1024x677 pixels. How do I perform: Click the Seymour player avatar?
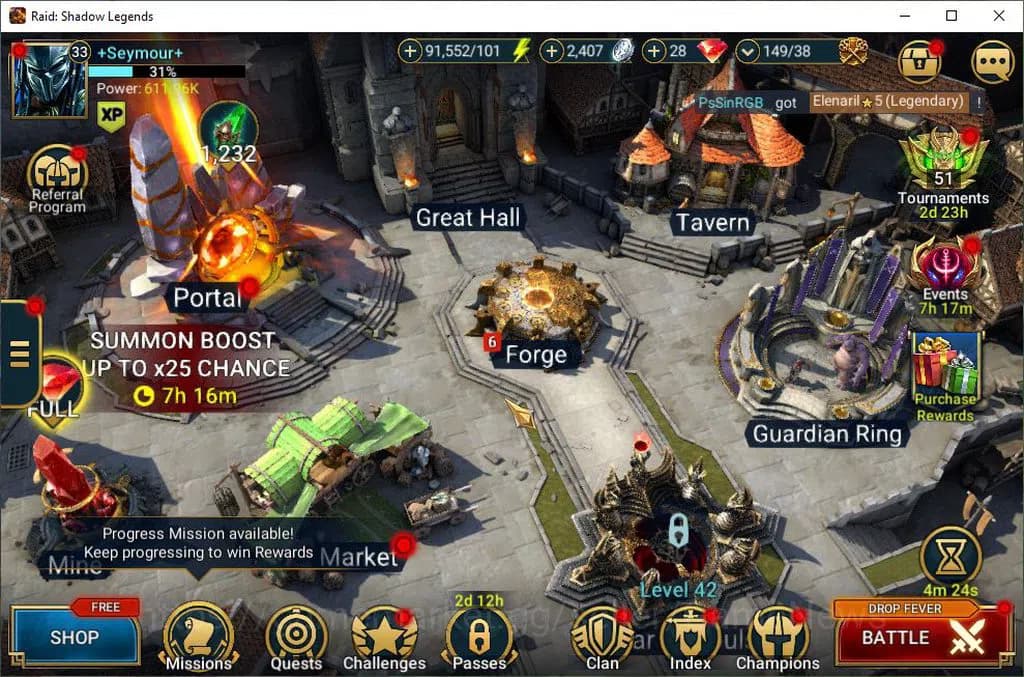pyautogui.click(x=42, y=78)
